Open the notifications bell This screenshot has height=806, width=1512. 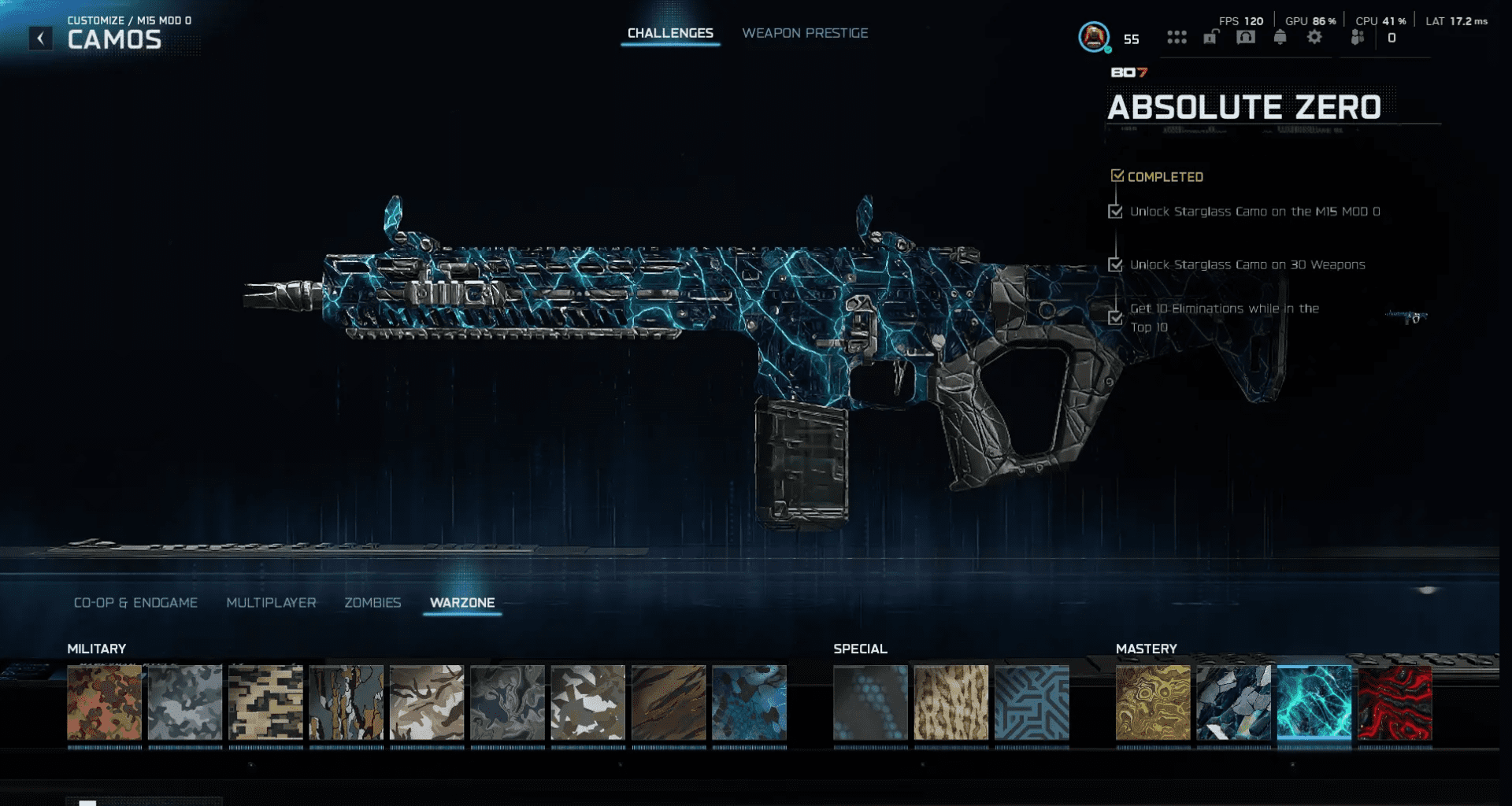(1280, 37)
